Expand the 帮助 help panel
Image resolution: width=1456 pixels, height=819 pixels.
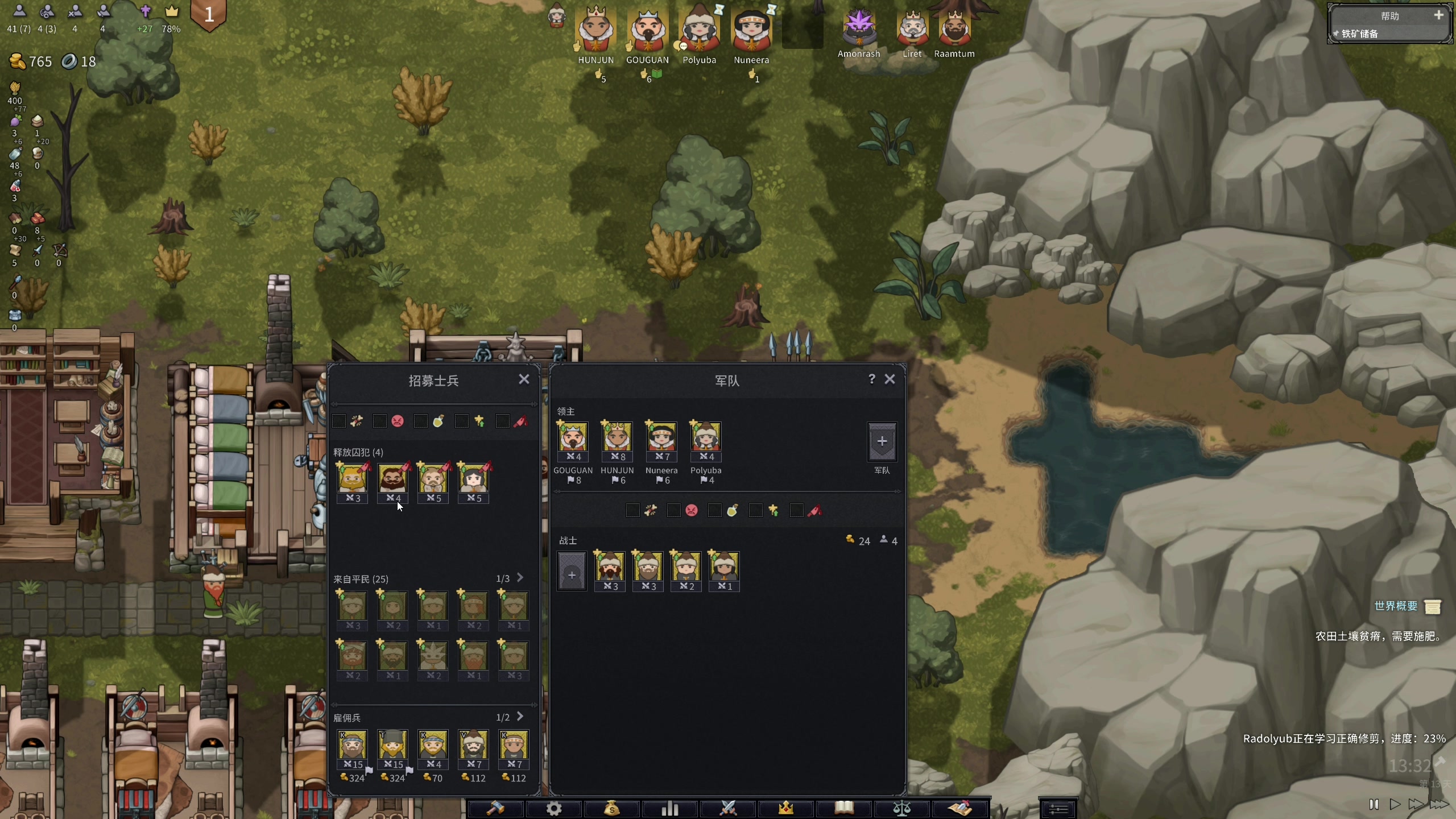point(1438,15)
